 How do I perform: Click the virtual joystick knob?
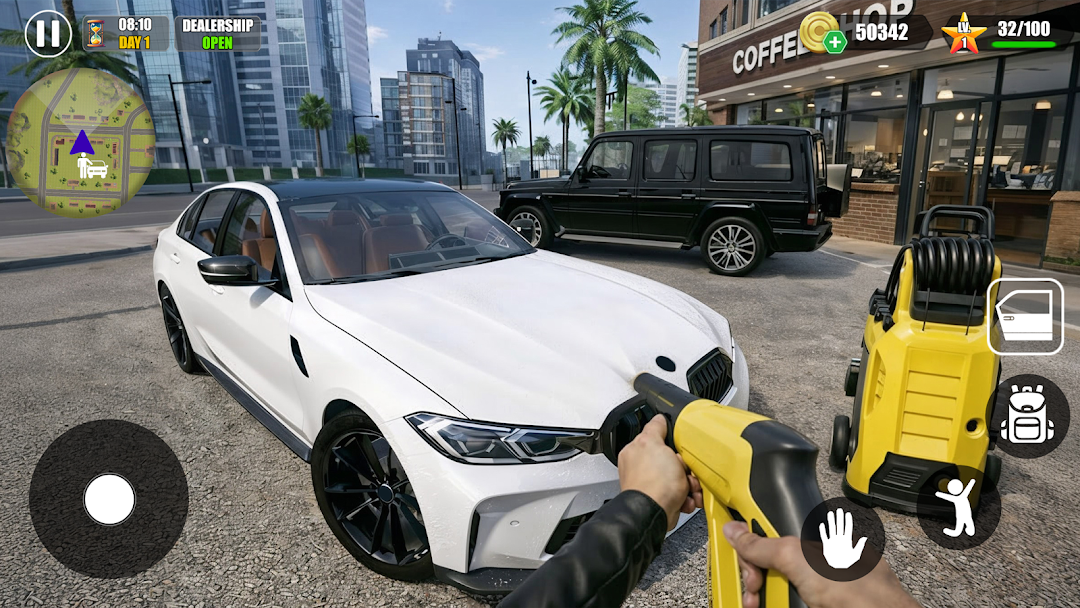[x=109, y=499]
